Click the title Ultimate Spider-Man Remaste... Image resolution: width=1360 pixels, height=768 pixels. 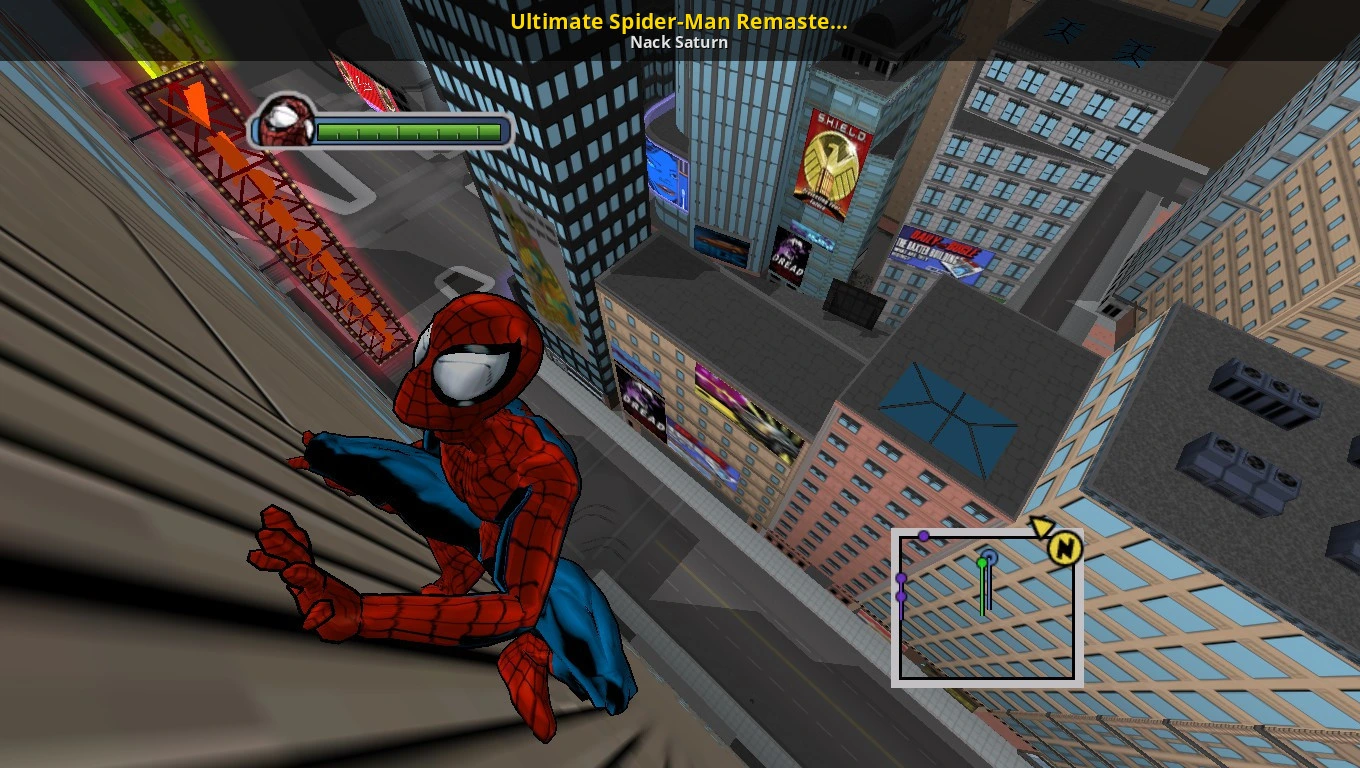(x=679, y=20)
